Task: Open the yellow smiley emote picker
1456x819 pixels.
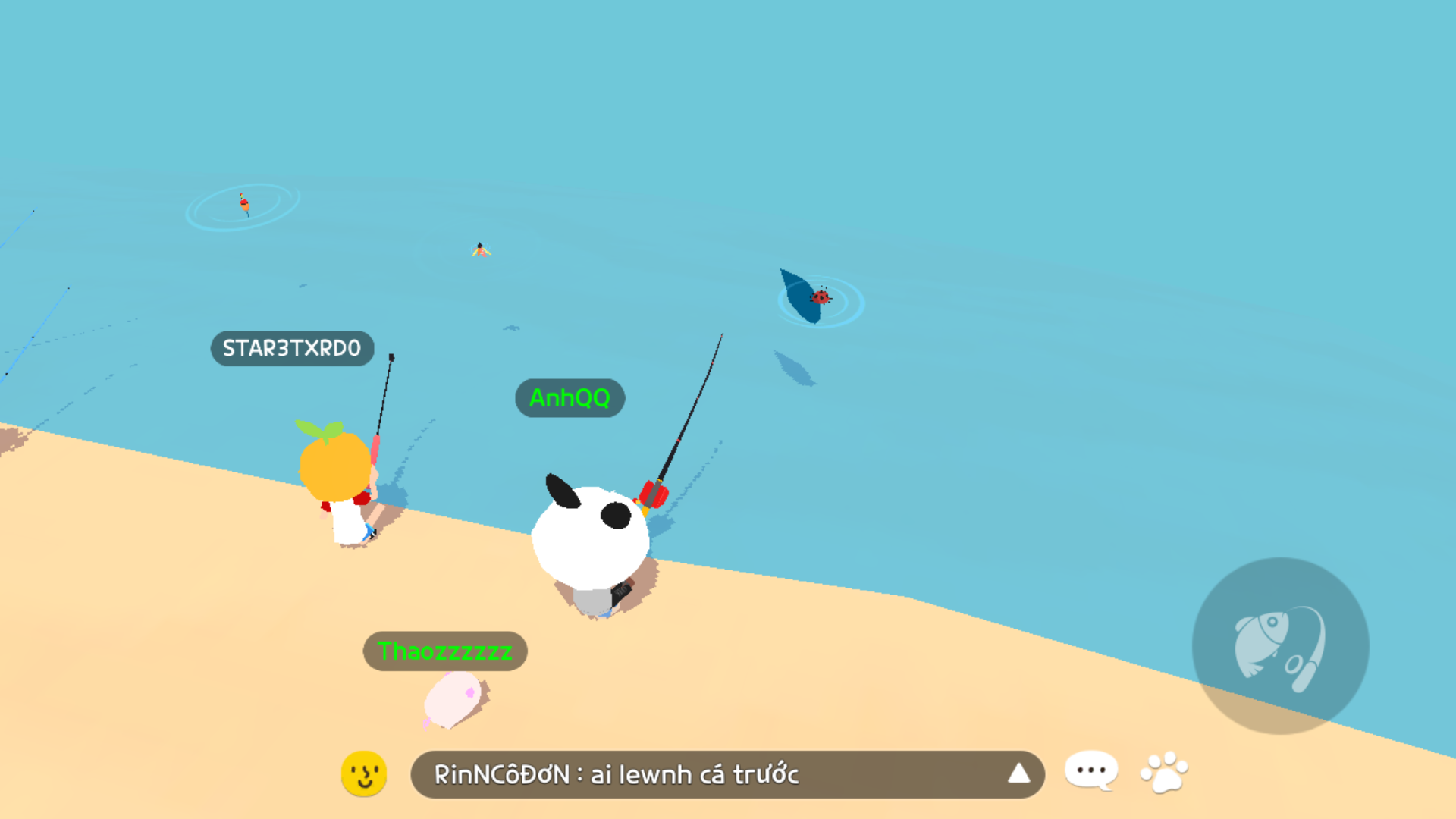Action: (364, 774)
